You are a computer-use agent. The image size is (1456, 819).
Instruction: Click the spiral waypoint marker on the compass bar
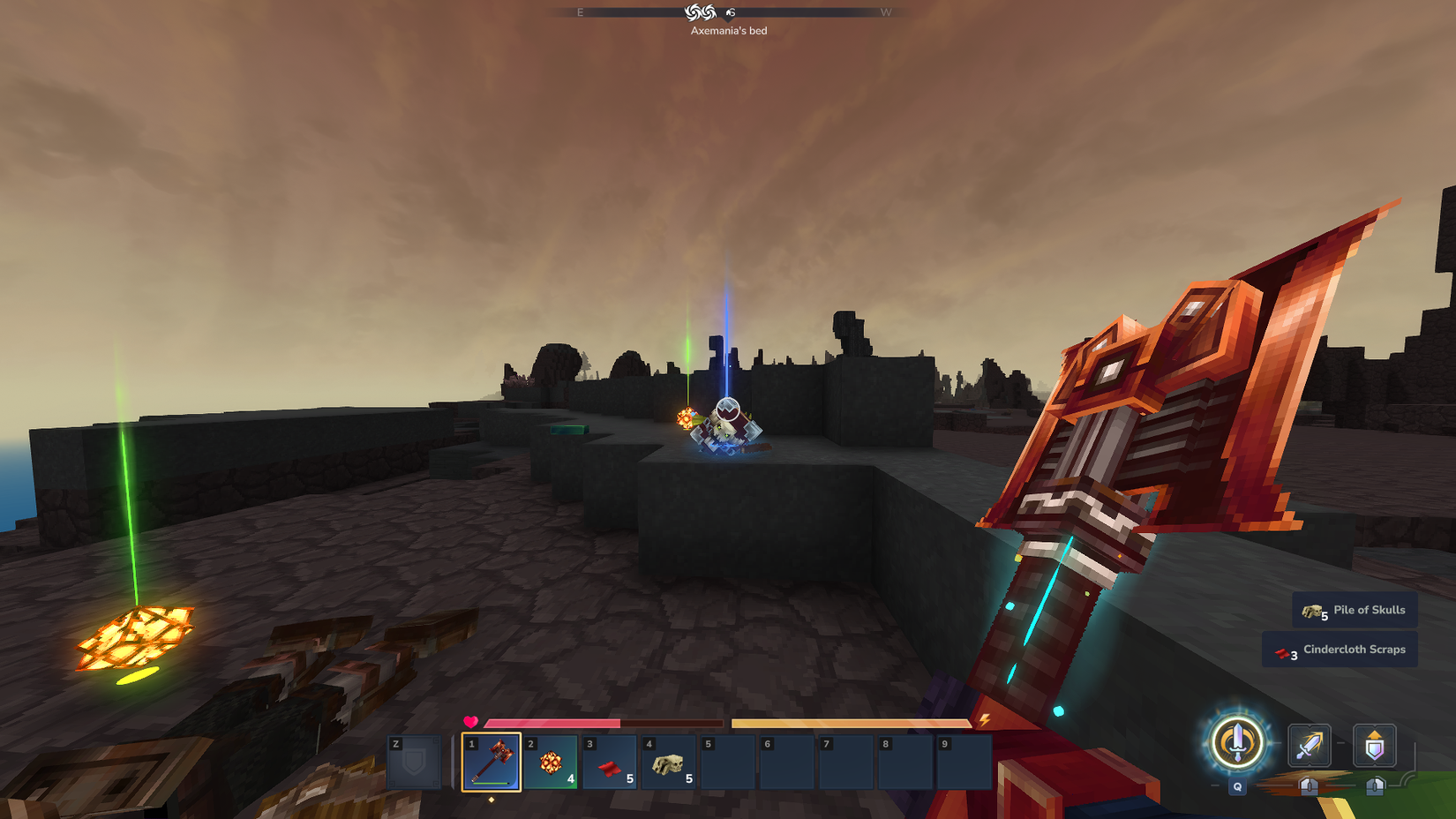699,12
